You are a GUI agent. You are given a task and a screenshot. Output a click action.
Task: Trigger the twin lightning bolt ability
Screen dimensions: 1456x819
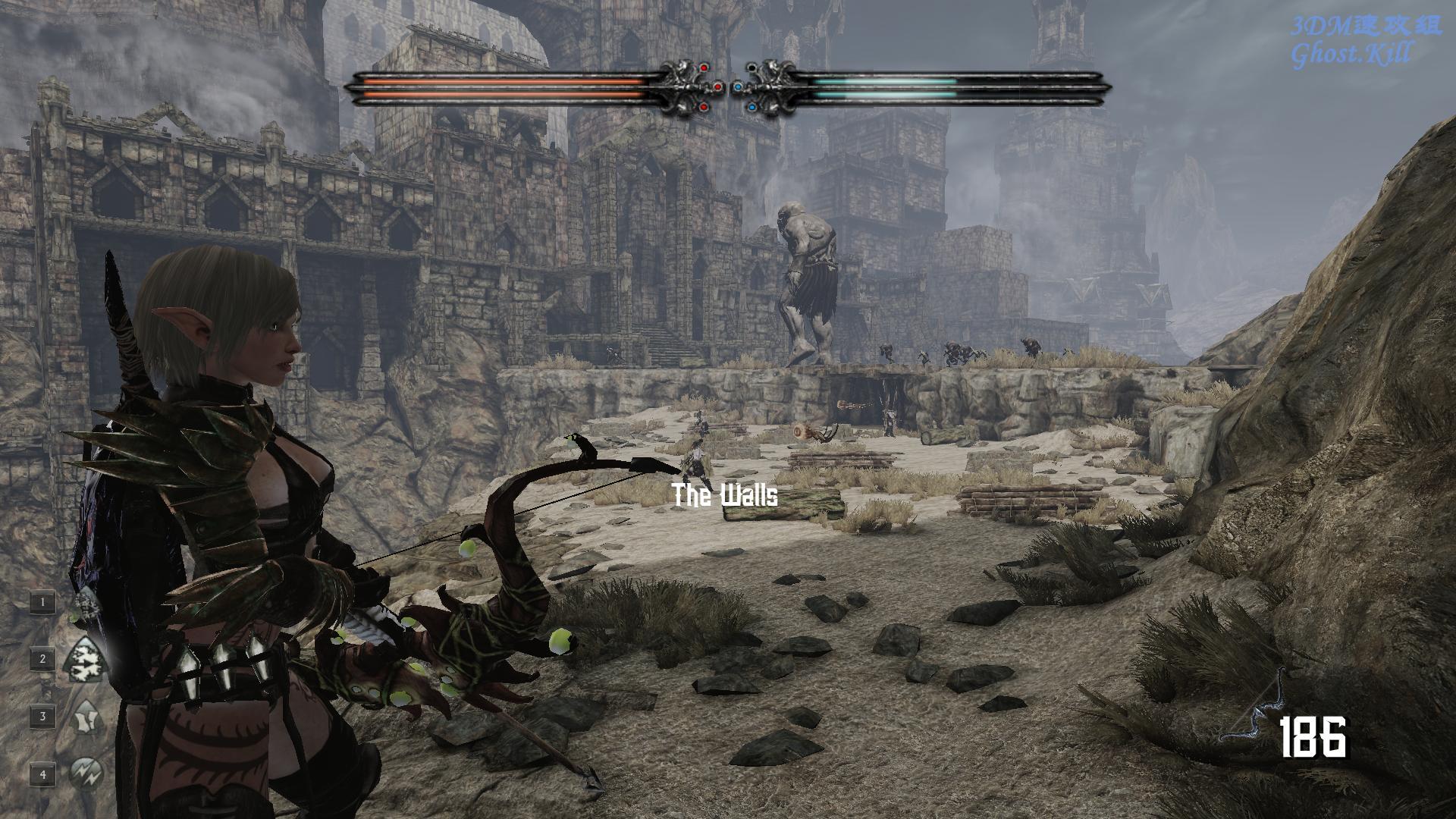click(83, 773)
